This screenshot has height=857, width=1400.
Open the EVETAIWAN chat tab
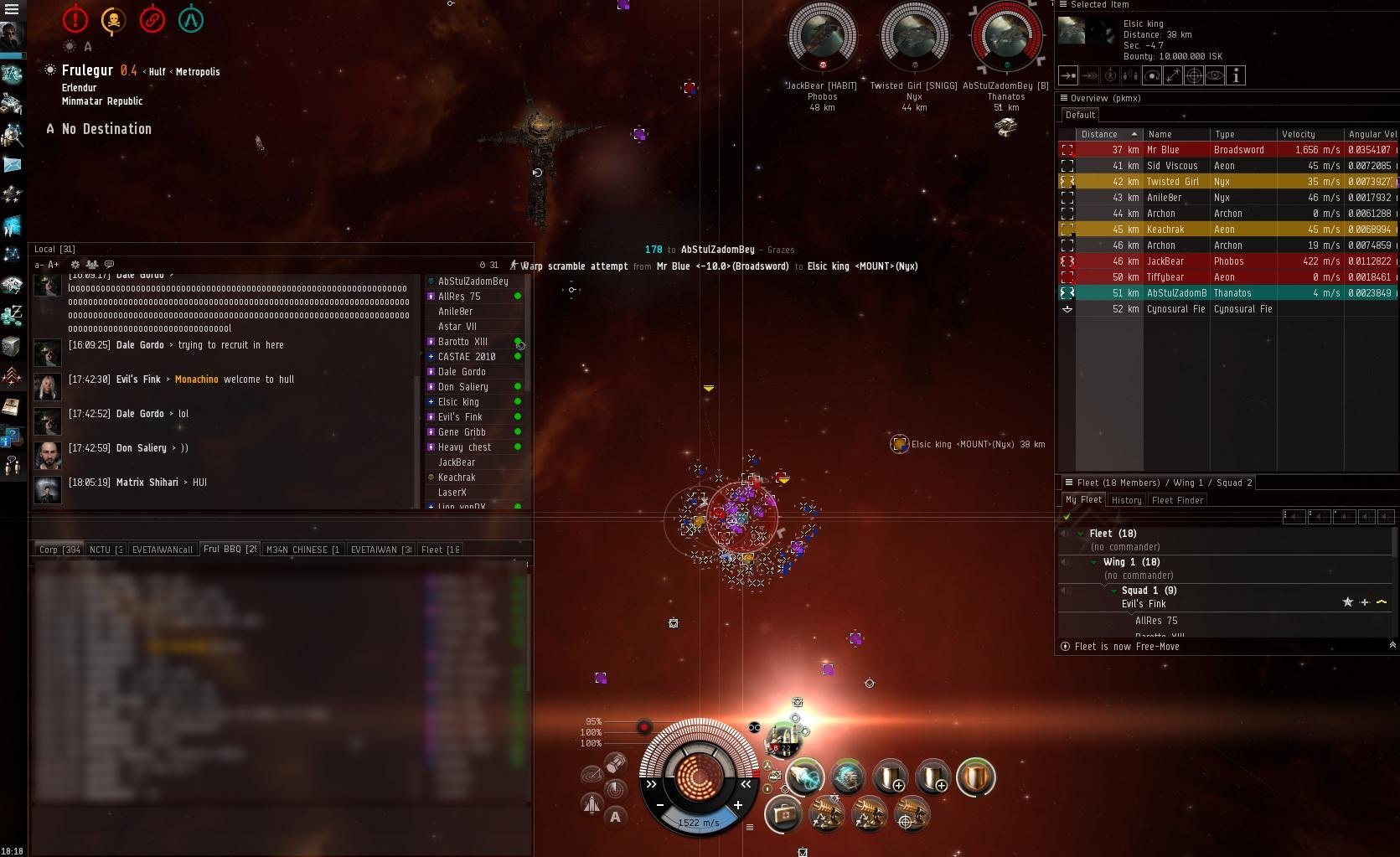pos(380,550)
